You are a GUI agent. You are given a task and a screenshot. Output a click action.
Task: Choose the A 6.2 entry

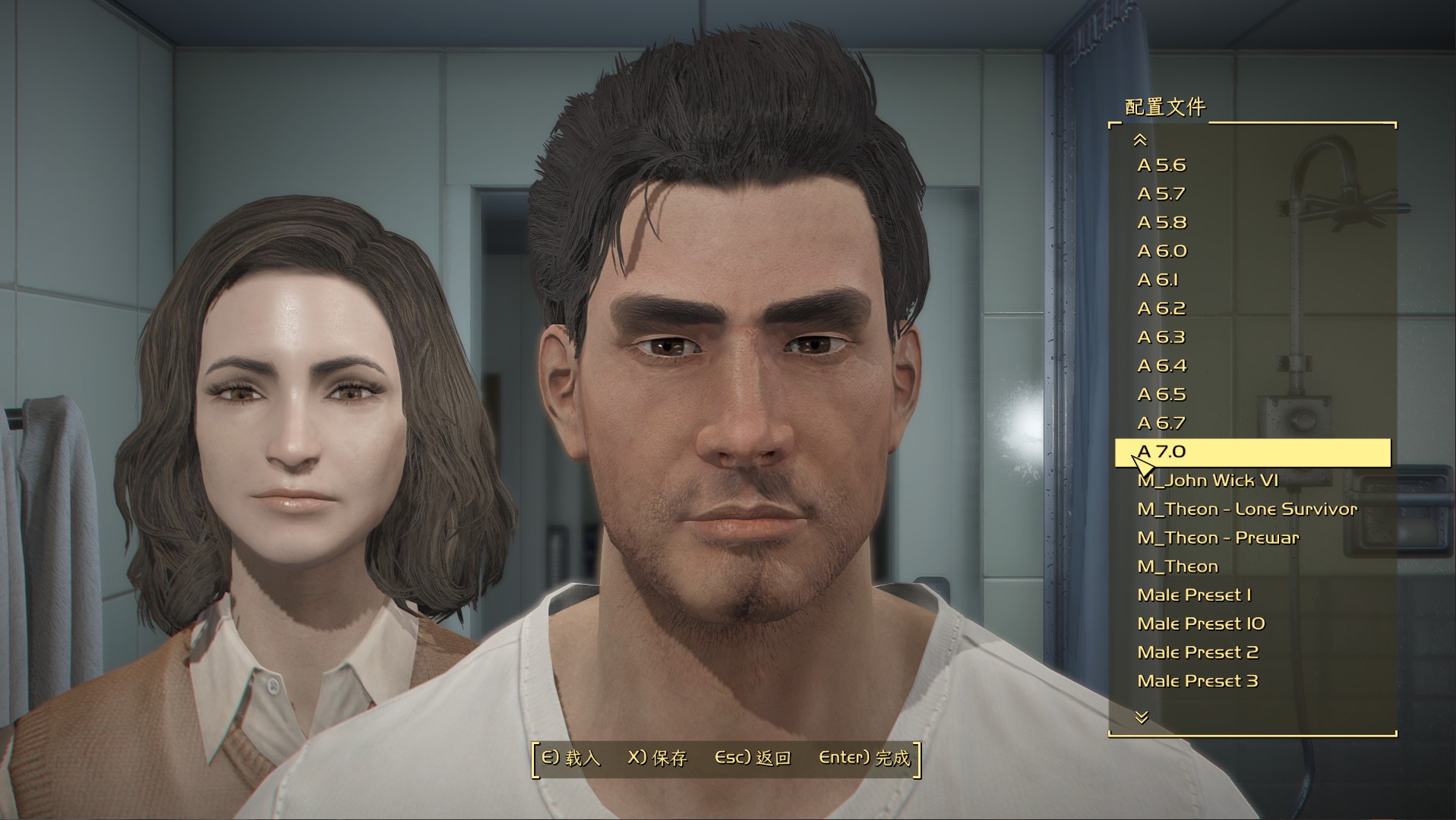pos(1161,309)
